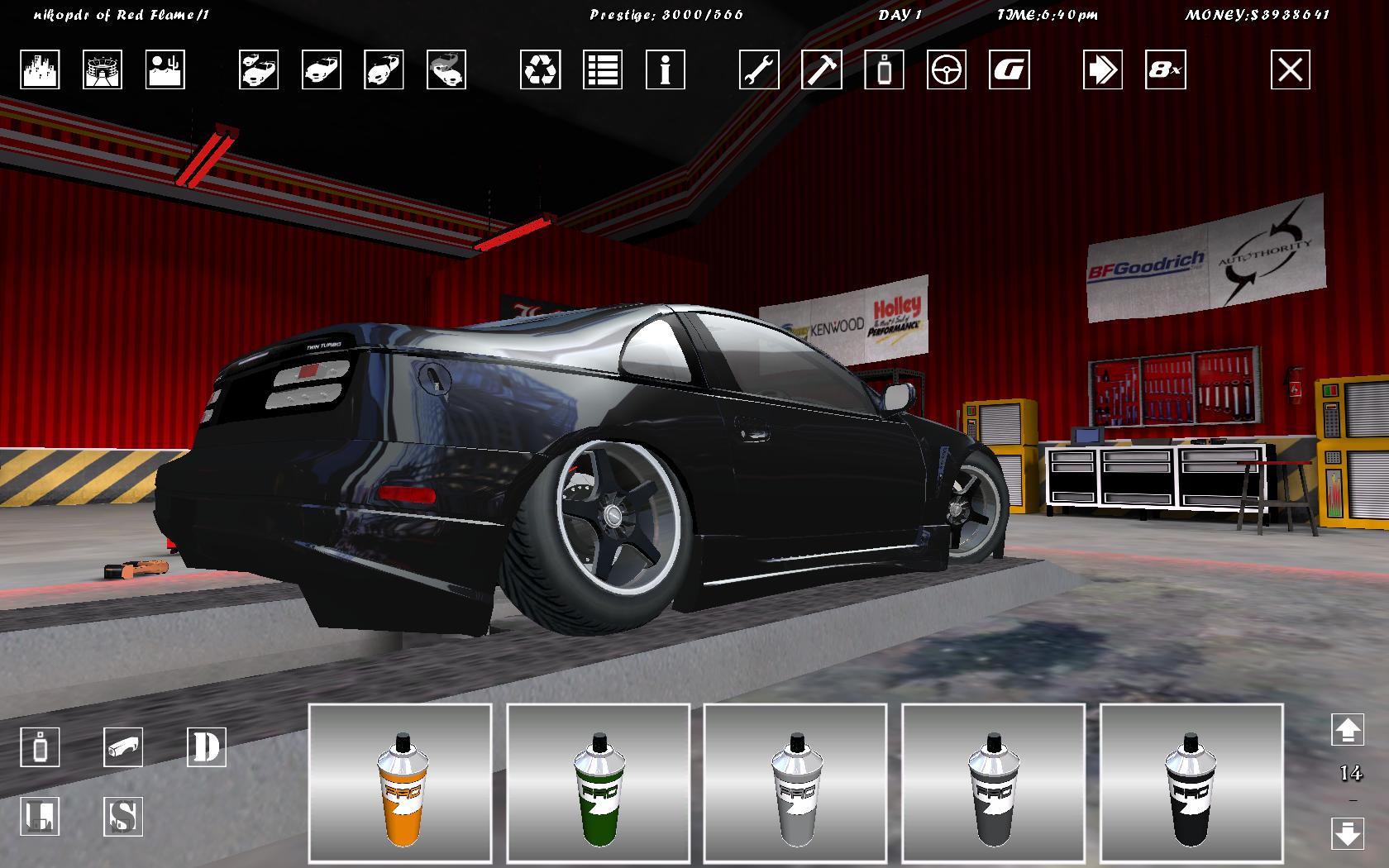This screenshot has height=868, width=1389.
Task: Go to next paint page with down arrow
Action: [1348, 832]
